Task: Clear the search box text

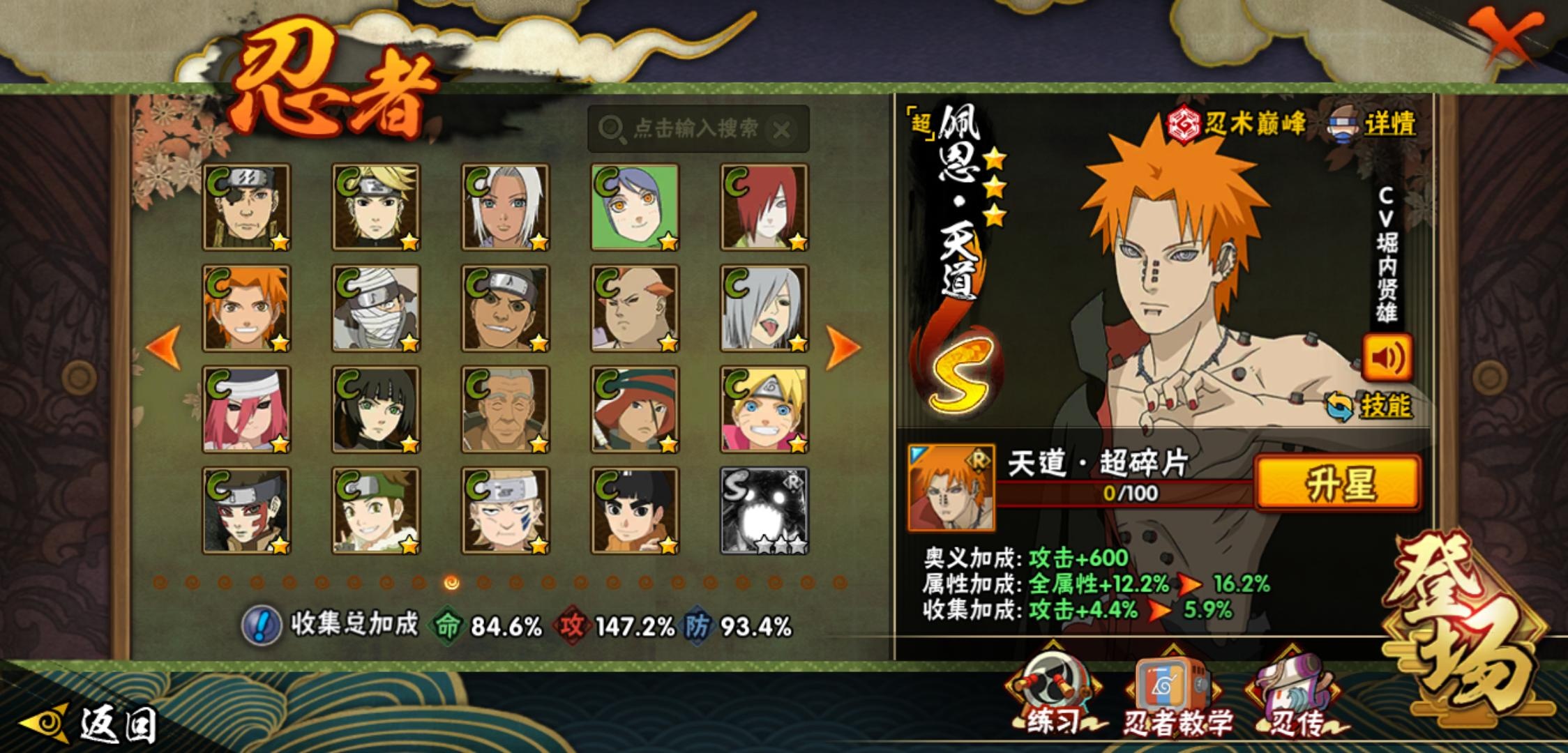Action: click(782, 129)
